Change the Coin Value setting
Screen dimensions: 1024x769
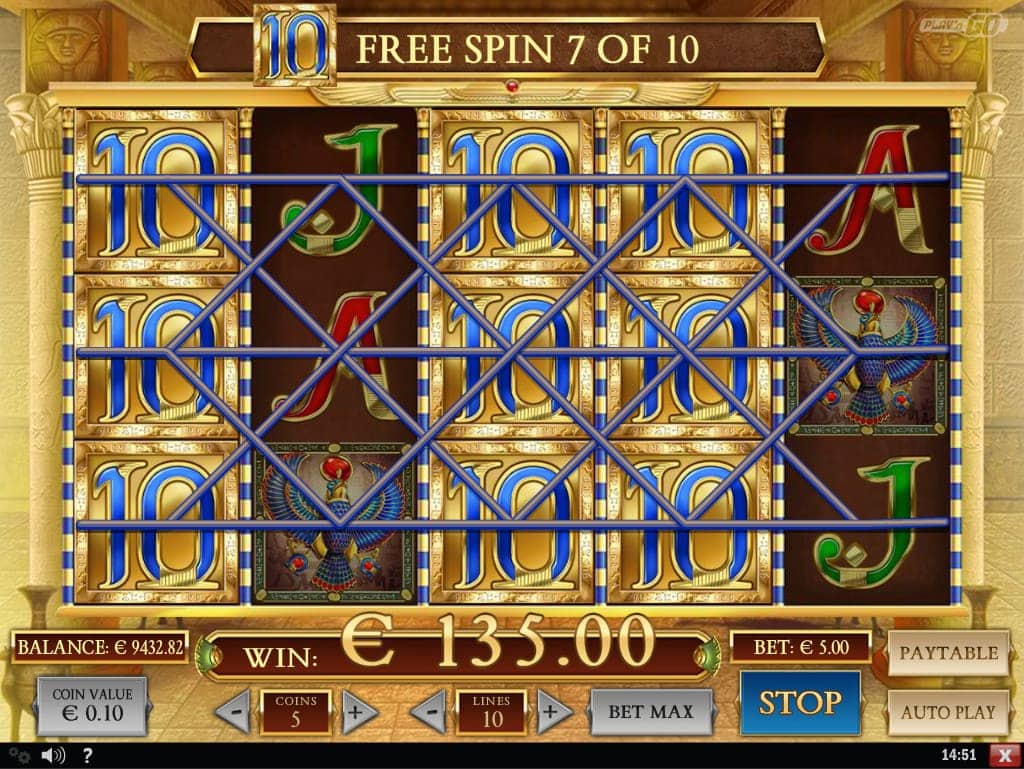[x=92, y=705]
